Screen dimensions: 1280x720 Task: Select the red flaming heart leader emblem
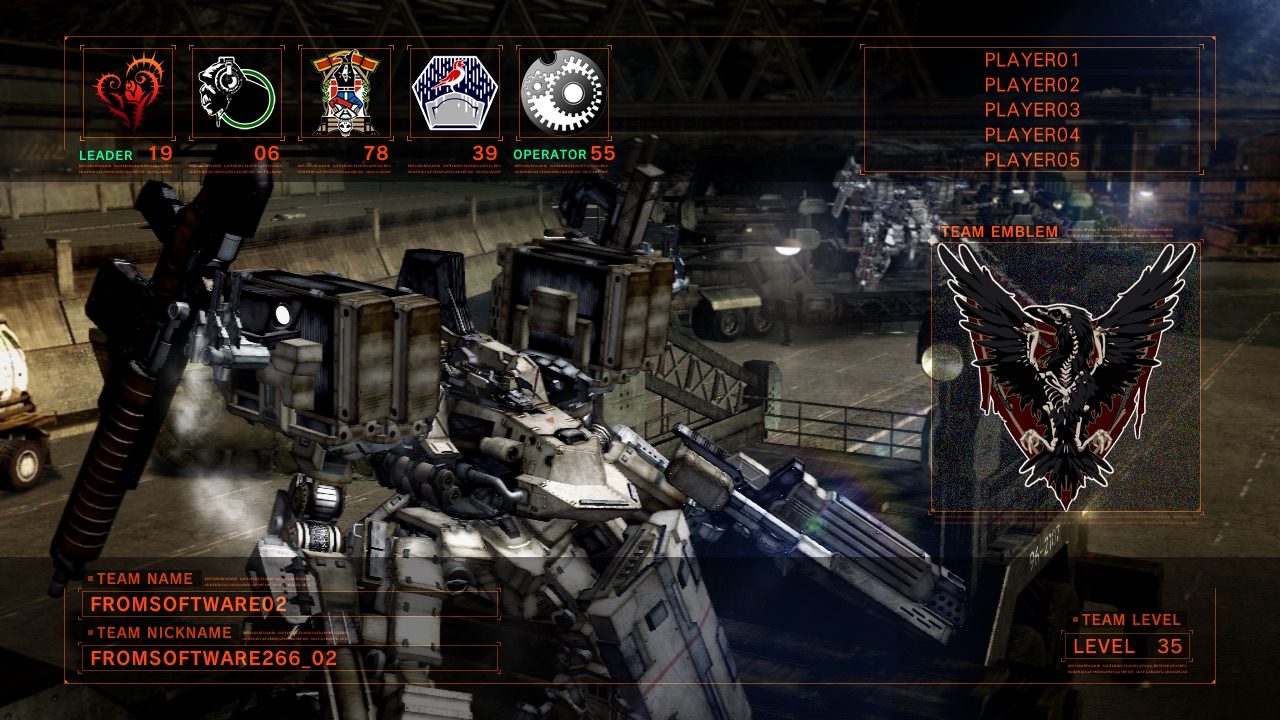tap(127, 93)
